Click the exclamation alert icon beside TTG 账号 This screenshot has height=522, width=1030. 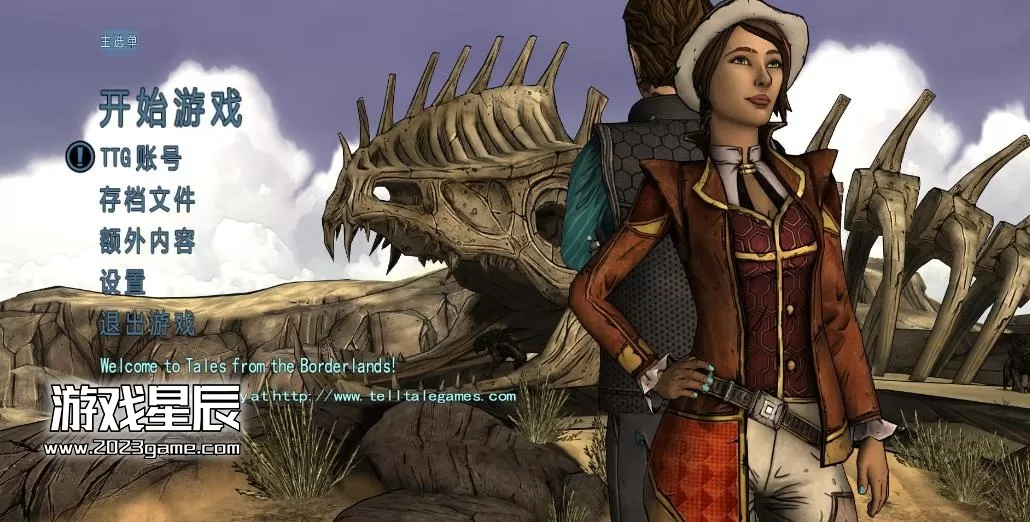(80, 157)
